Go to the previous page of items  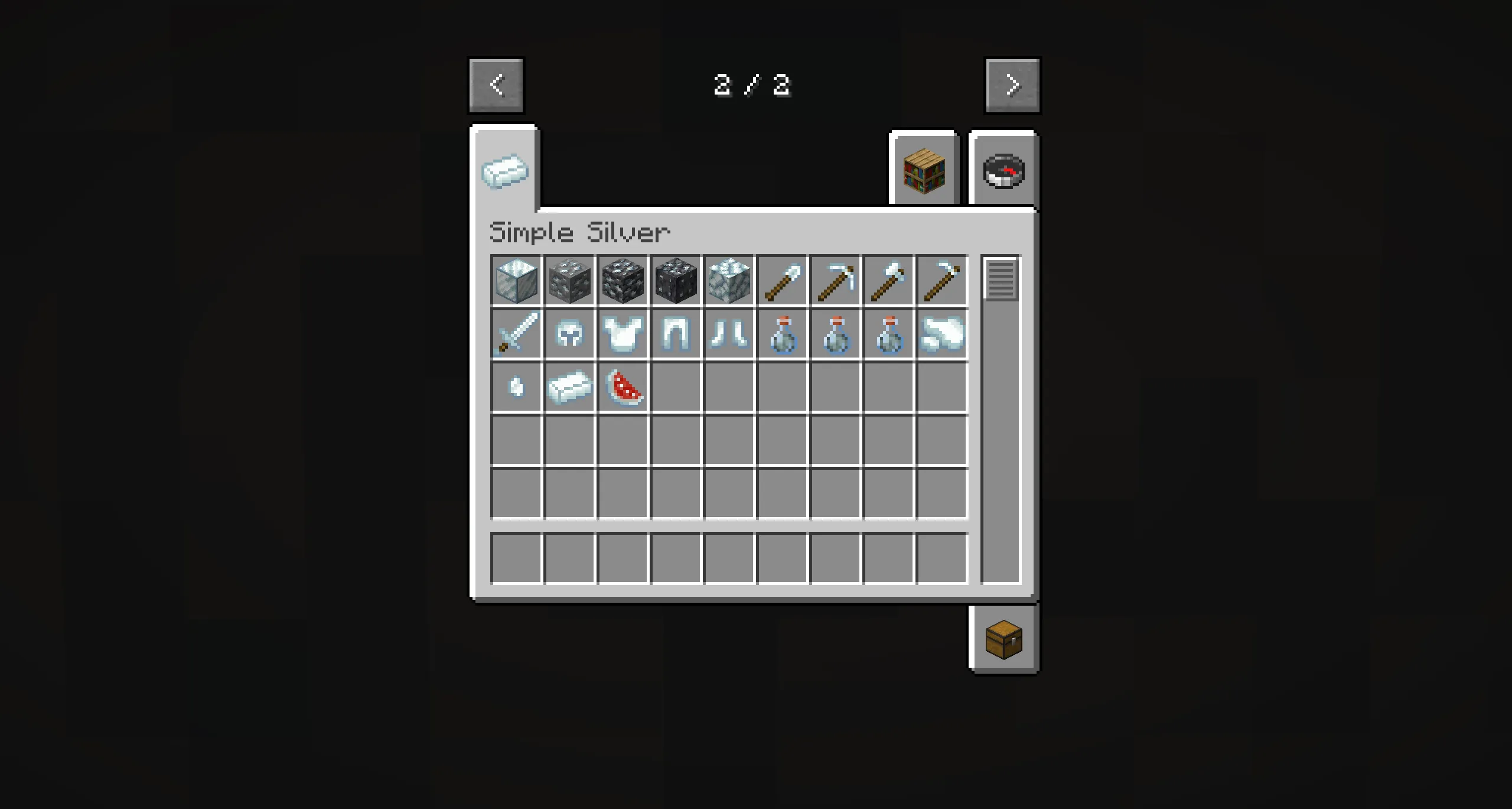pos(497,85)
